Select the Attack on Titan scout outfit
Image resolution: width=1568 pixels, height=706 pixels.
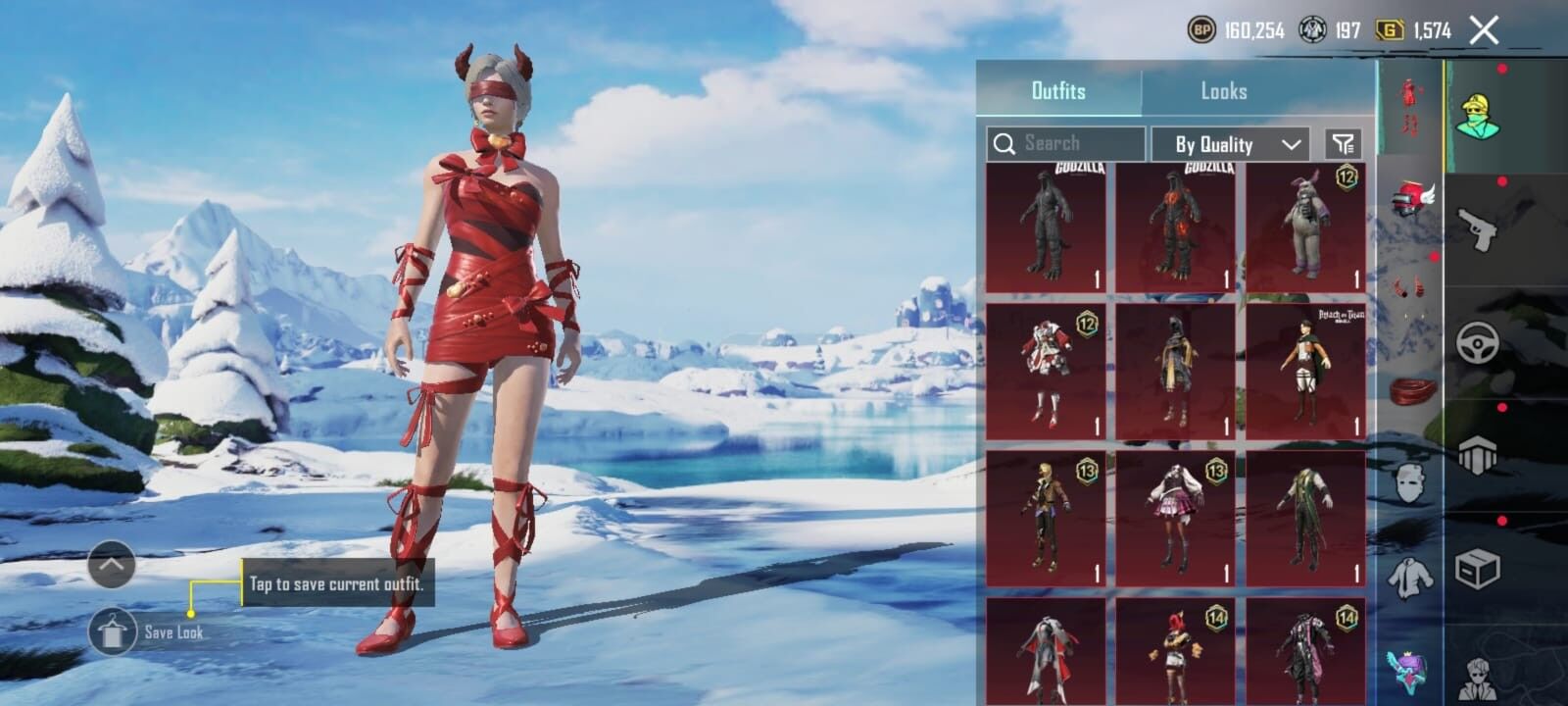click(1305, 373)
